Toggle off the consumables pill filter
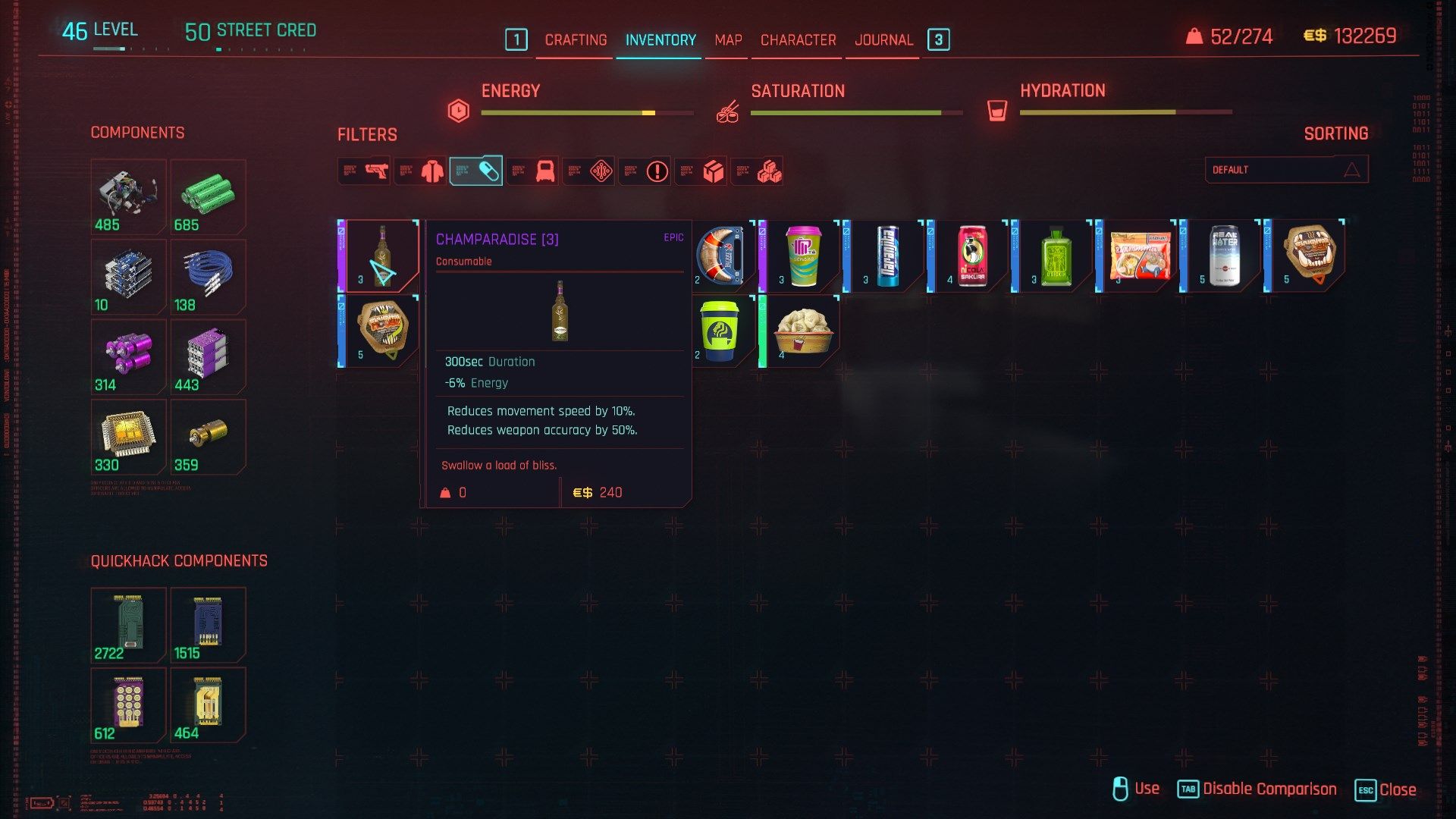 476,170
